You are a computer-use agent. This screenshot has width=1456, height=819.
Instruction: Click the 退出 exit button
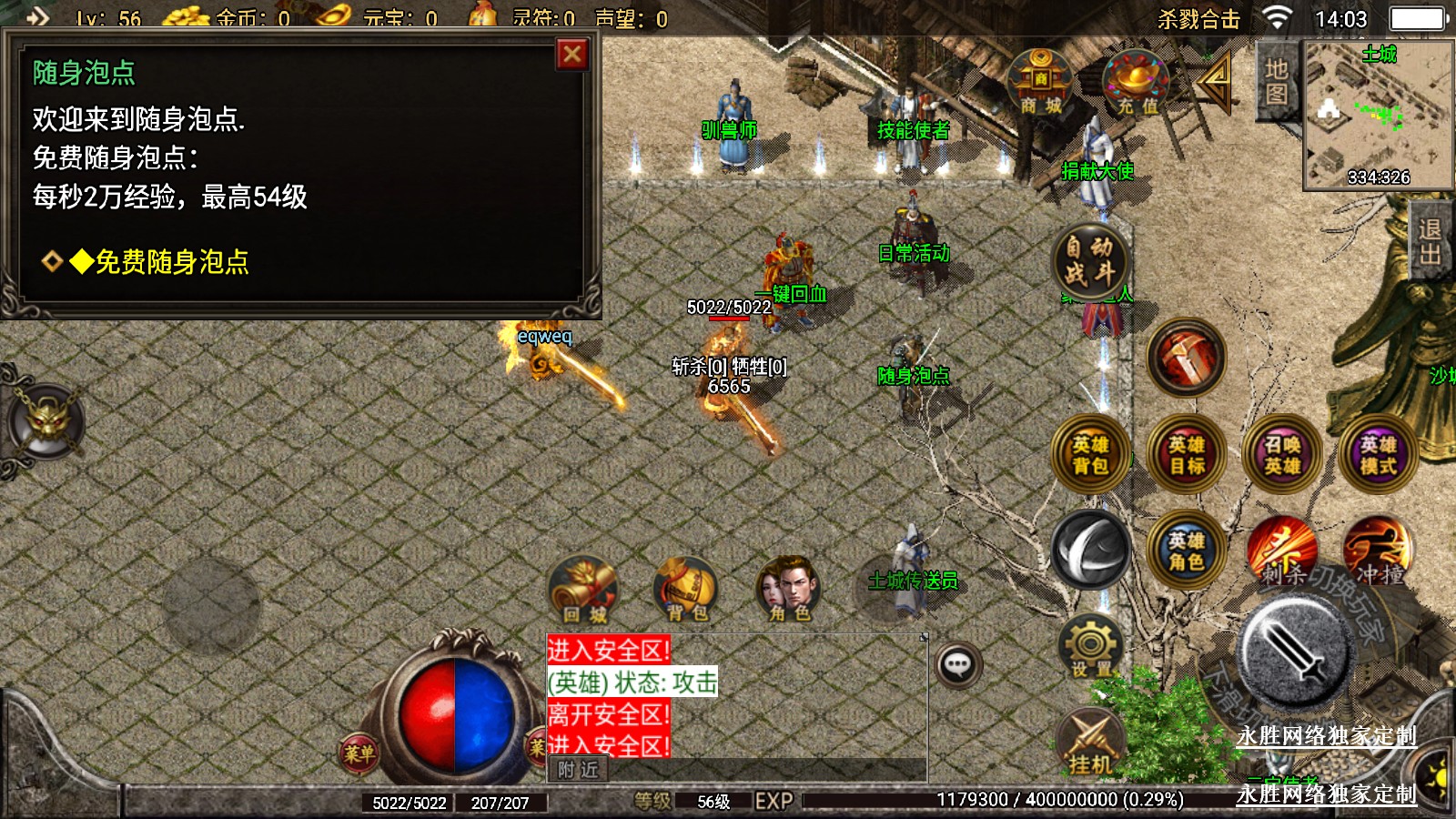(x=1431, y=241)
